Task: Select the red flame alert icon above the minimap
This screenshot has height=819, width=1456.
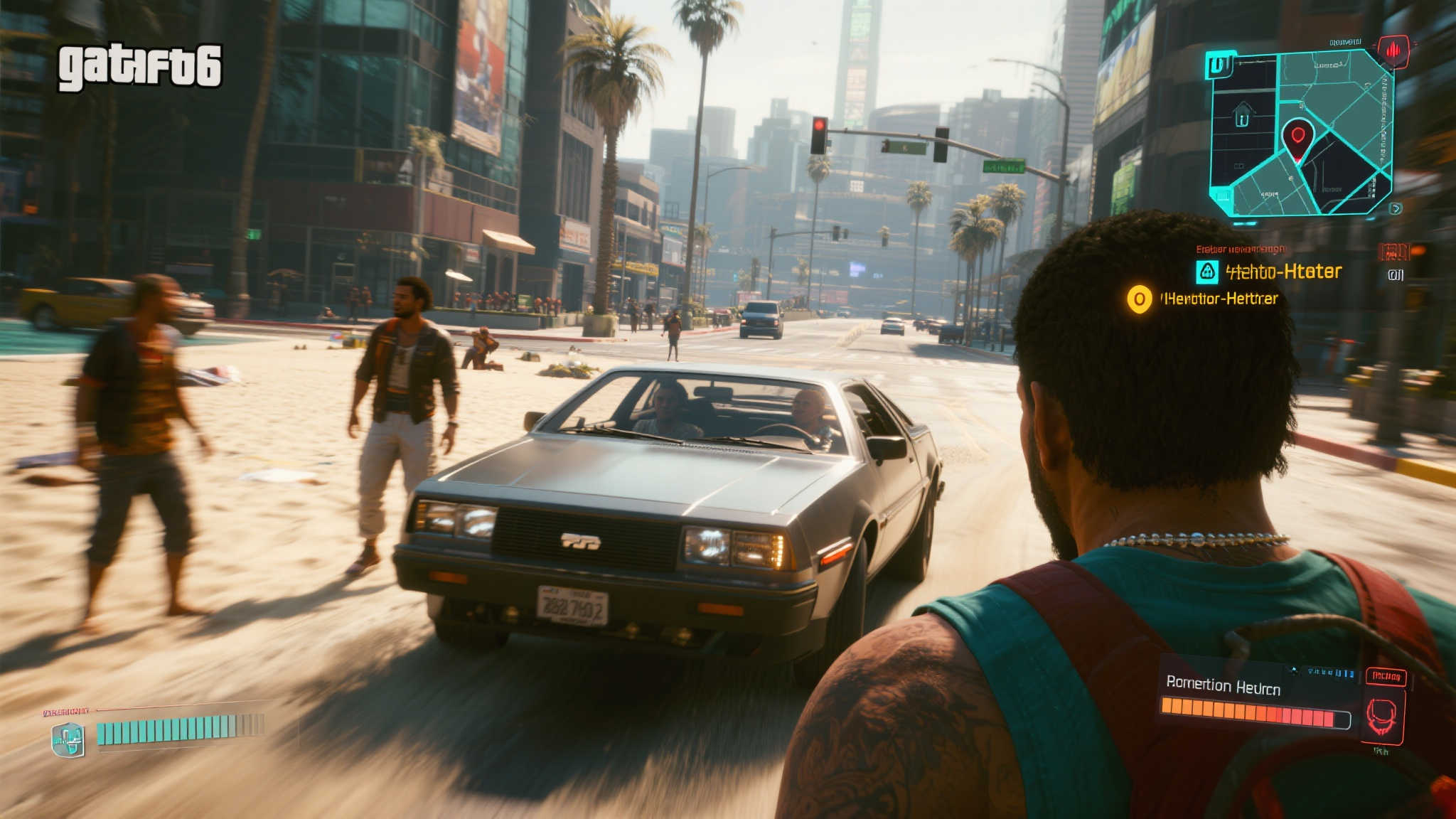Action: 1394,50
